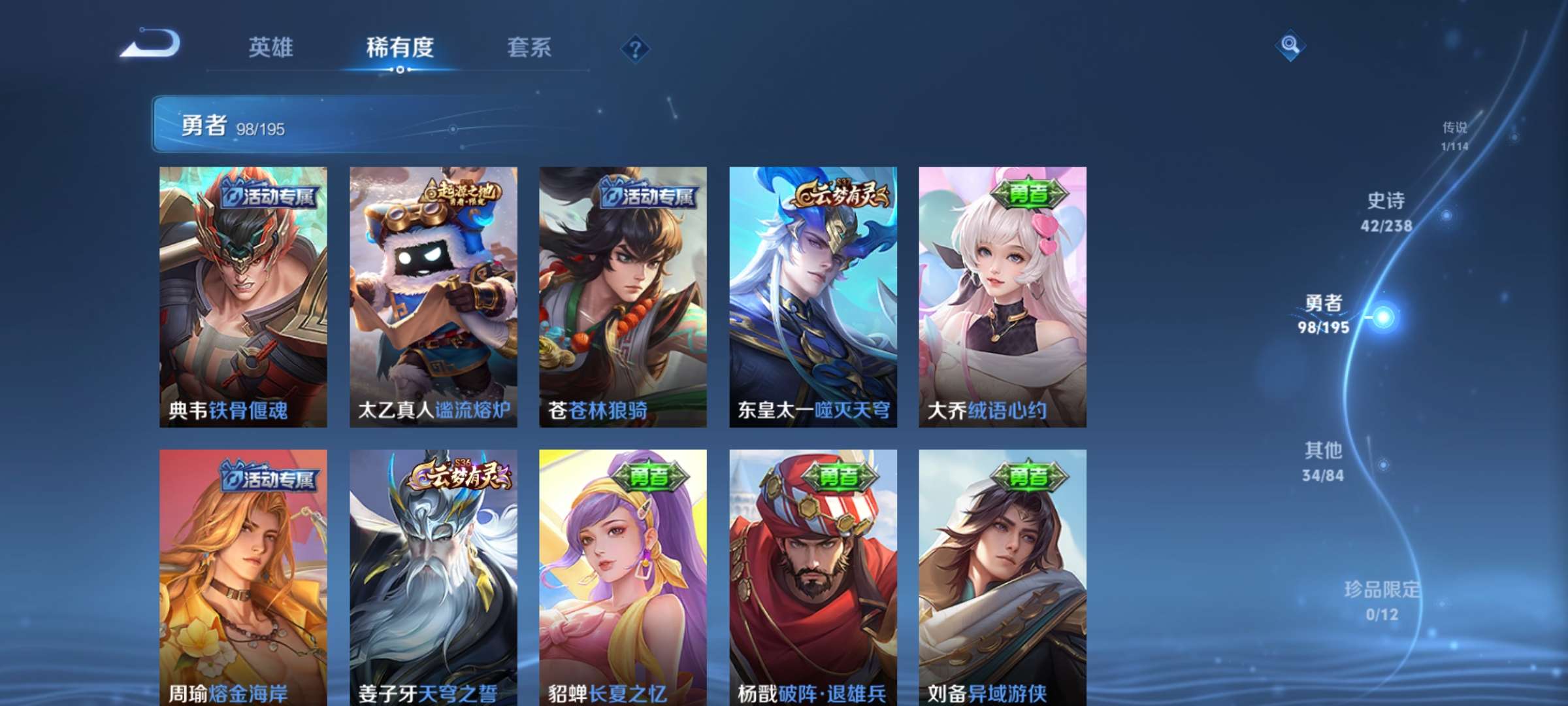Screen dimensions: 1568x706
Task: Open the magnifying glass search
Action: click(x=1290, y=45)
